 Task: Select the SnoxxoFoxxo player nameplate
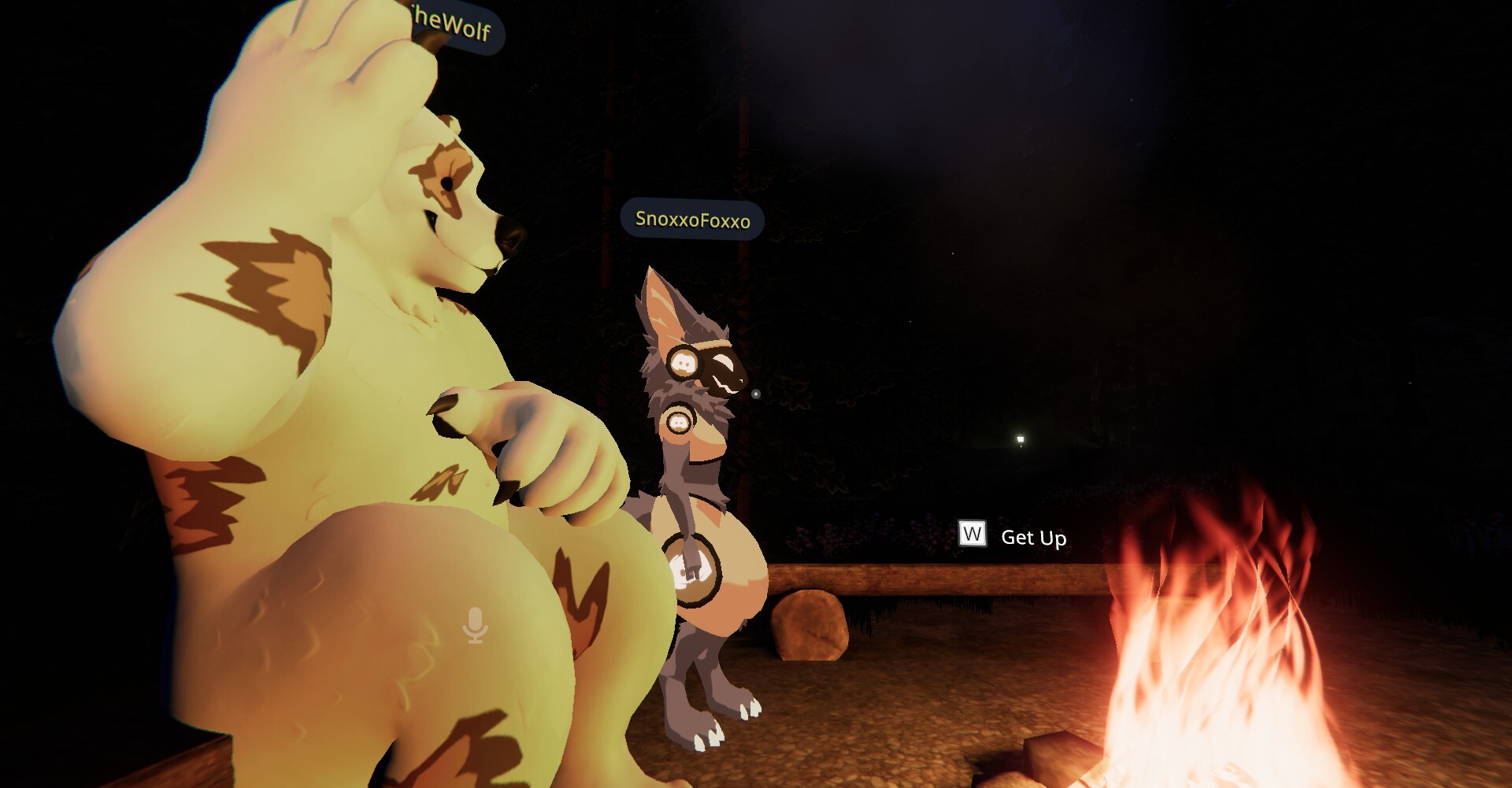pos(692,219)
